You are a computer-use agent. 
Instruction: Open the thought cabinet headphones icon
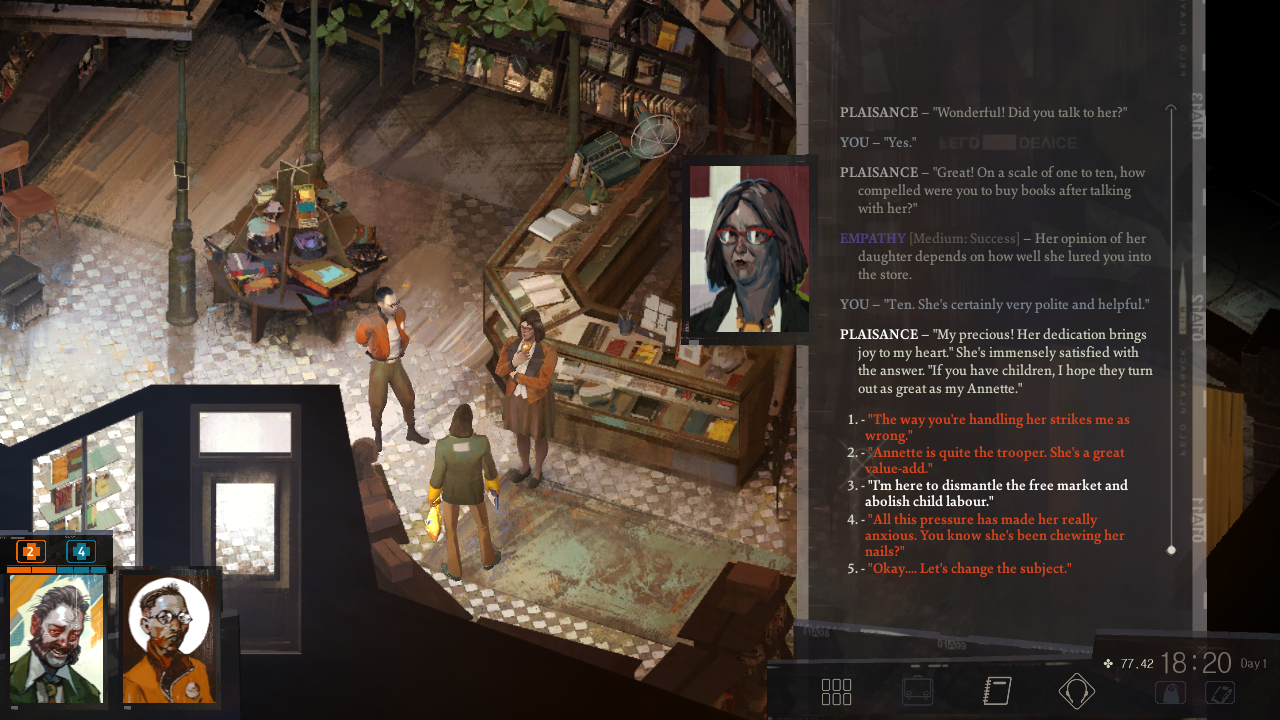(x=1076, y=691)
